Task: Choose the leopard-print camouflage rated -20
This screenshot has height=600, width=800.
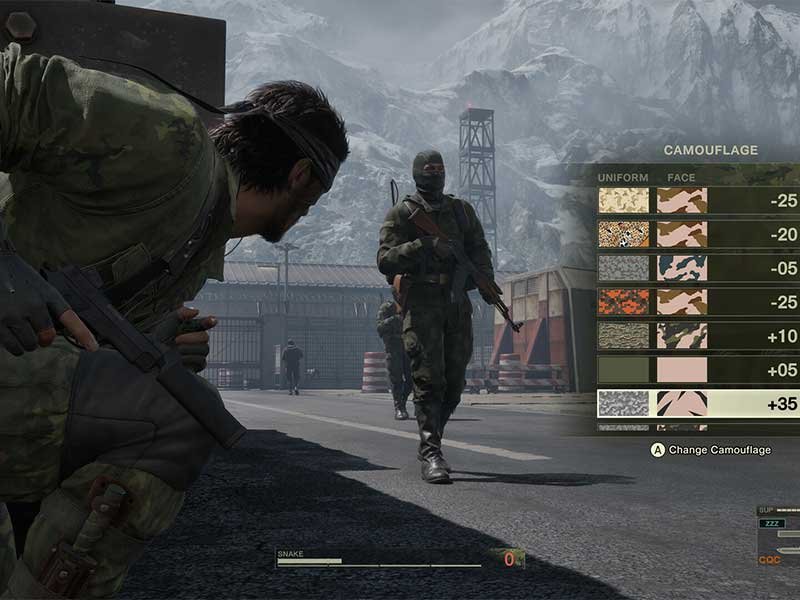Action: 698,235
